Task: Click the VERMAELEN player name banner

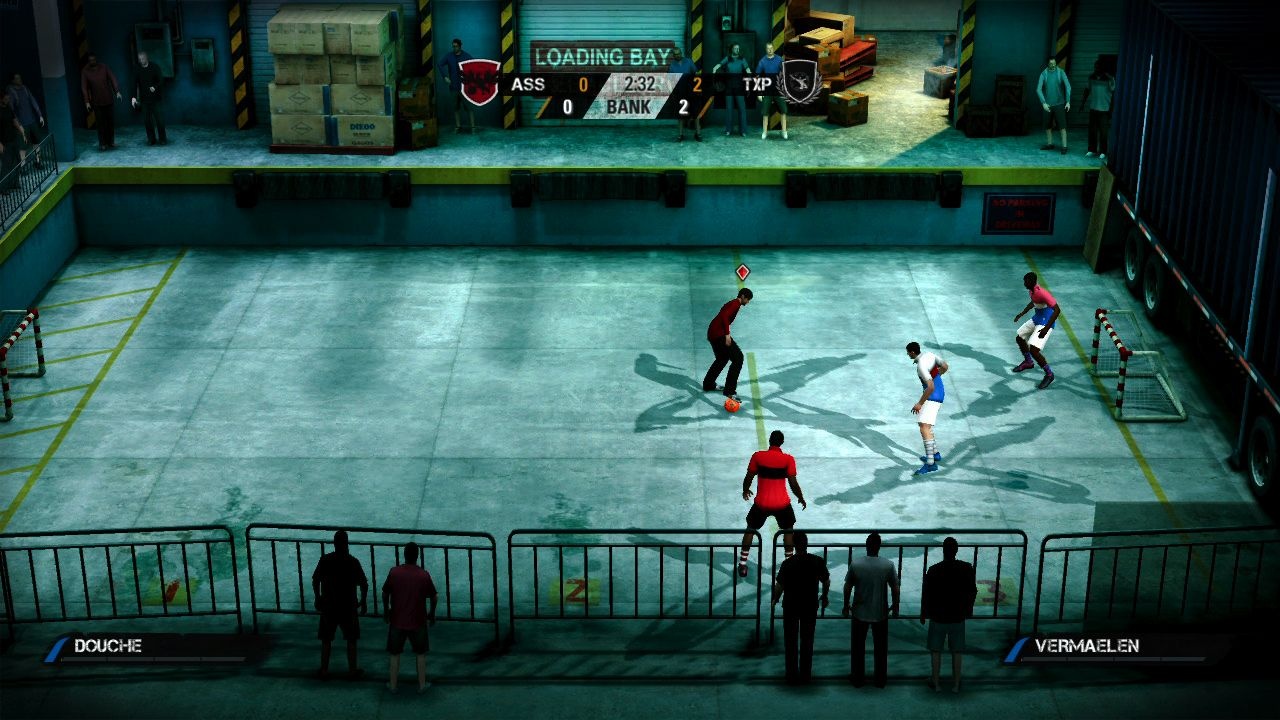Action: (1090, 646)
